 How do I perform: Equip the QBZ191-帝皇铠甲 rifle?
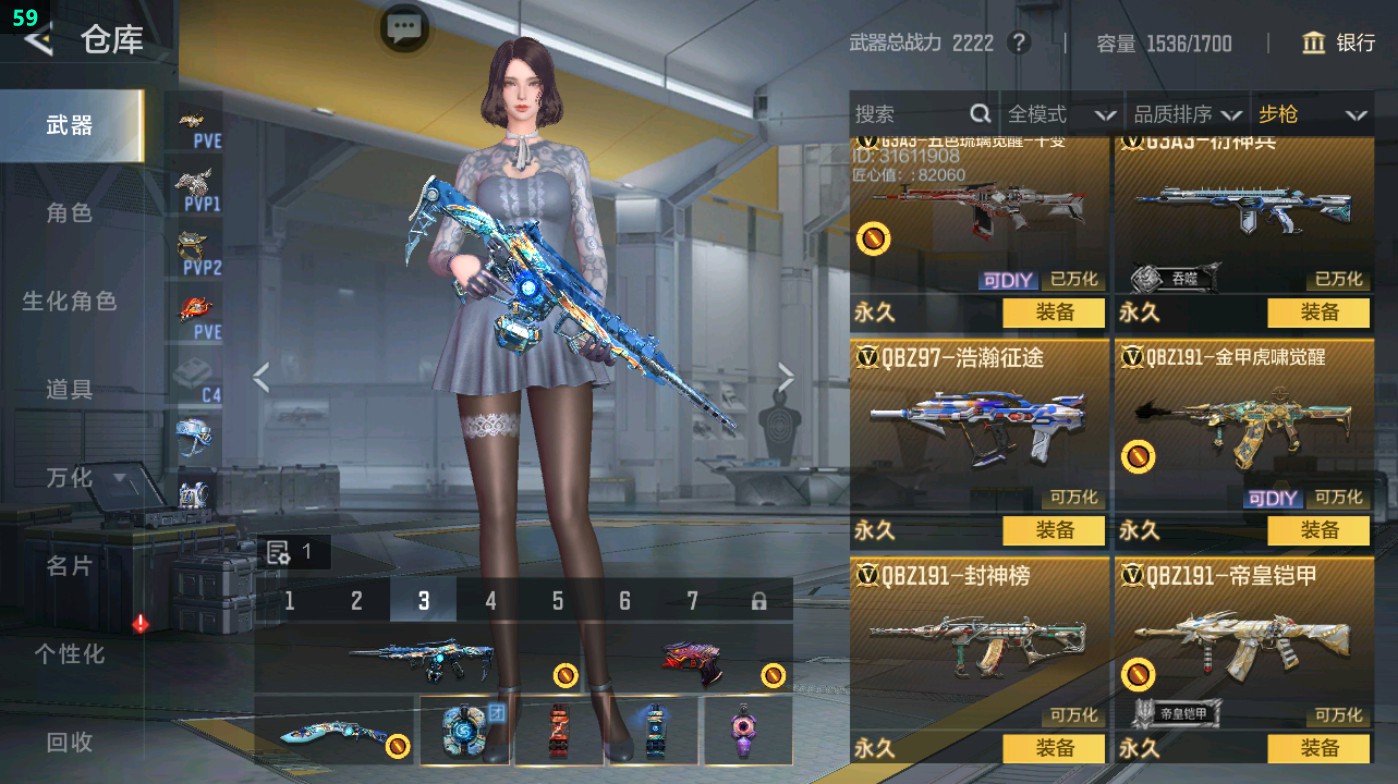click(1318, 748)
